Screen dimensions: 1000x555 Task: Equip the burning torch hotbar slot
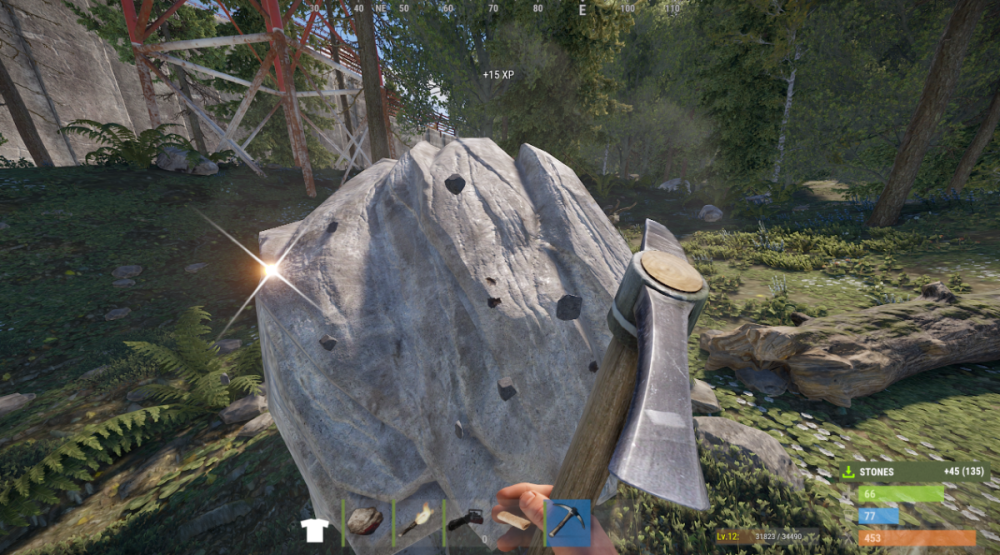tap(417, 521)
